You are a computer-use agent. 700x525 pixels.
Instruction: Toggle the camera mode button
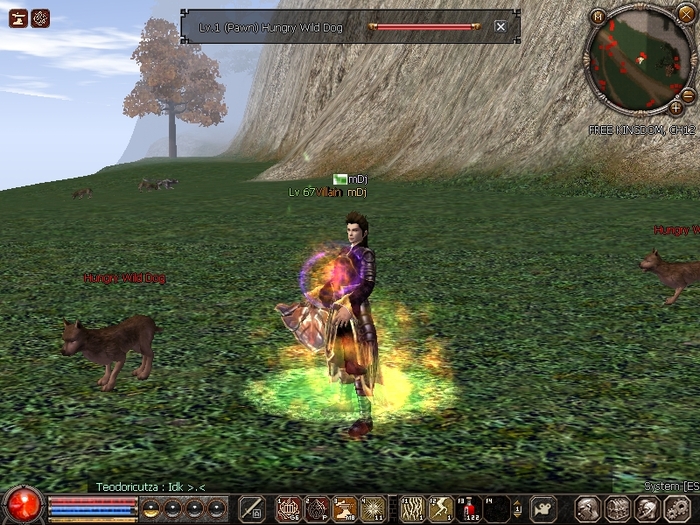click(543, 508)
